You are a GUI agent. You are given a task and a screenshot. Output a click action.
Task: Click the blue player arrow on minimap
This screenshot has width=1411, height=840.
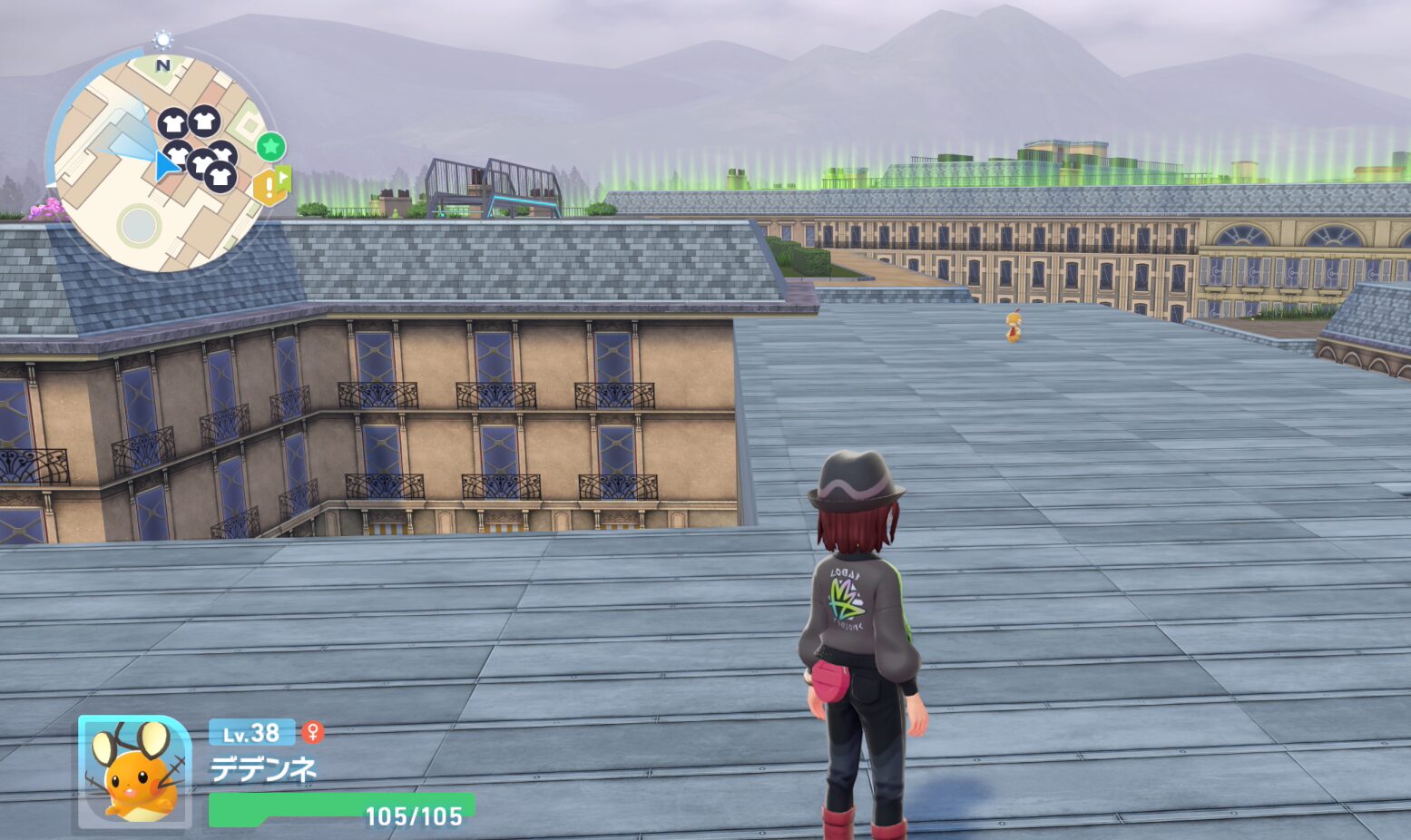click(165, 166)
